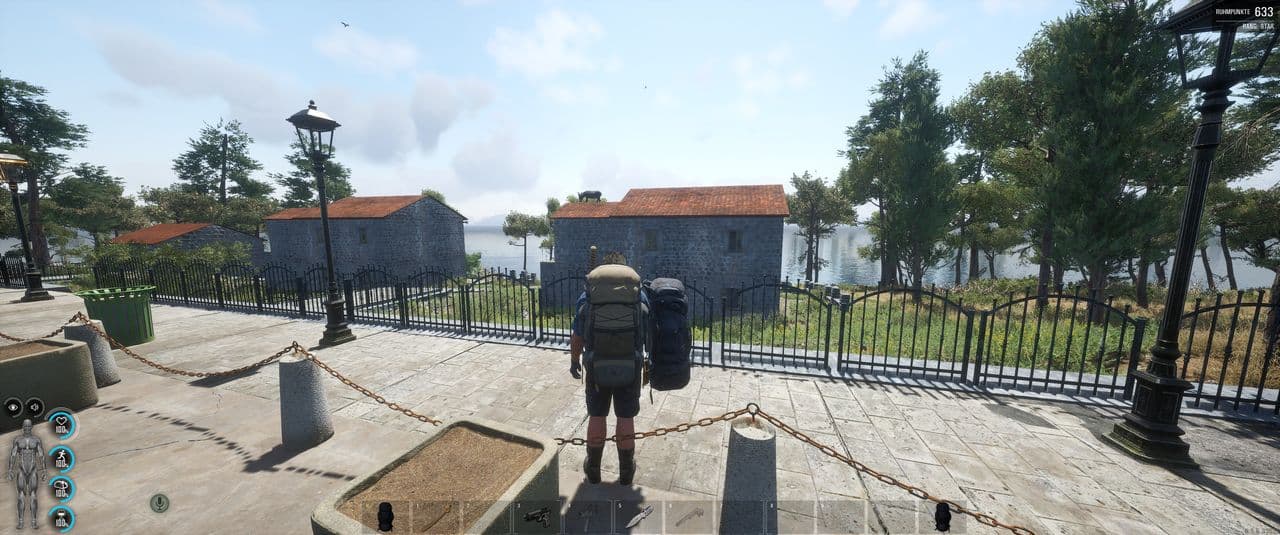Screen dimensions: 1280x535
Task: Select the pistol hotbar slot
Action: click(537, 516)
